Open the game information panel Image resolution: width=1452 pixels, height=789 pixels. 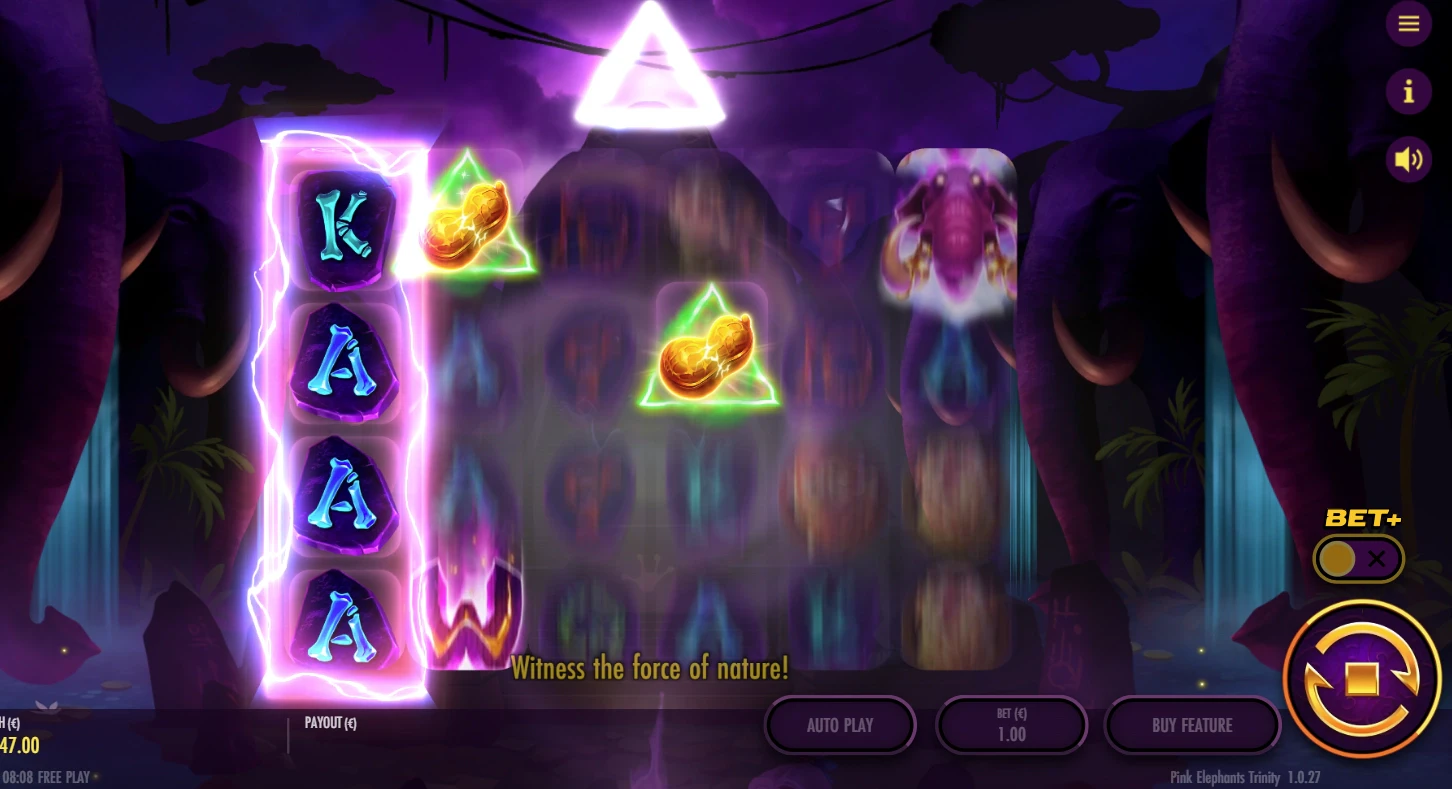(1409, 91)
